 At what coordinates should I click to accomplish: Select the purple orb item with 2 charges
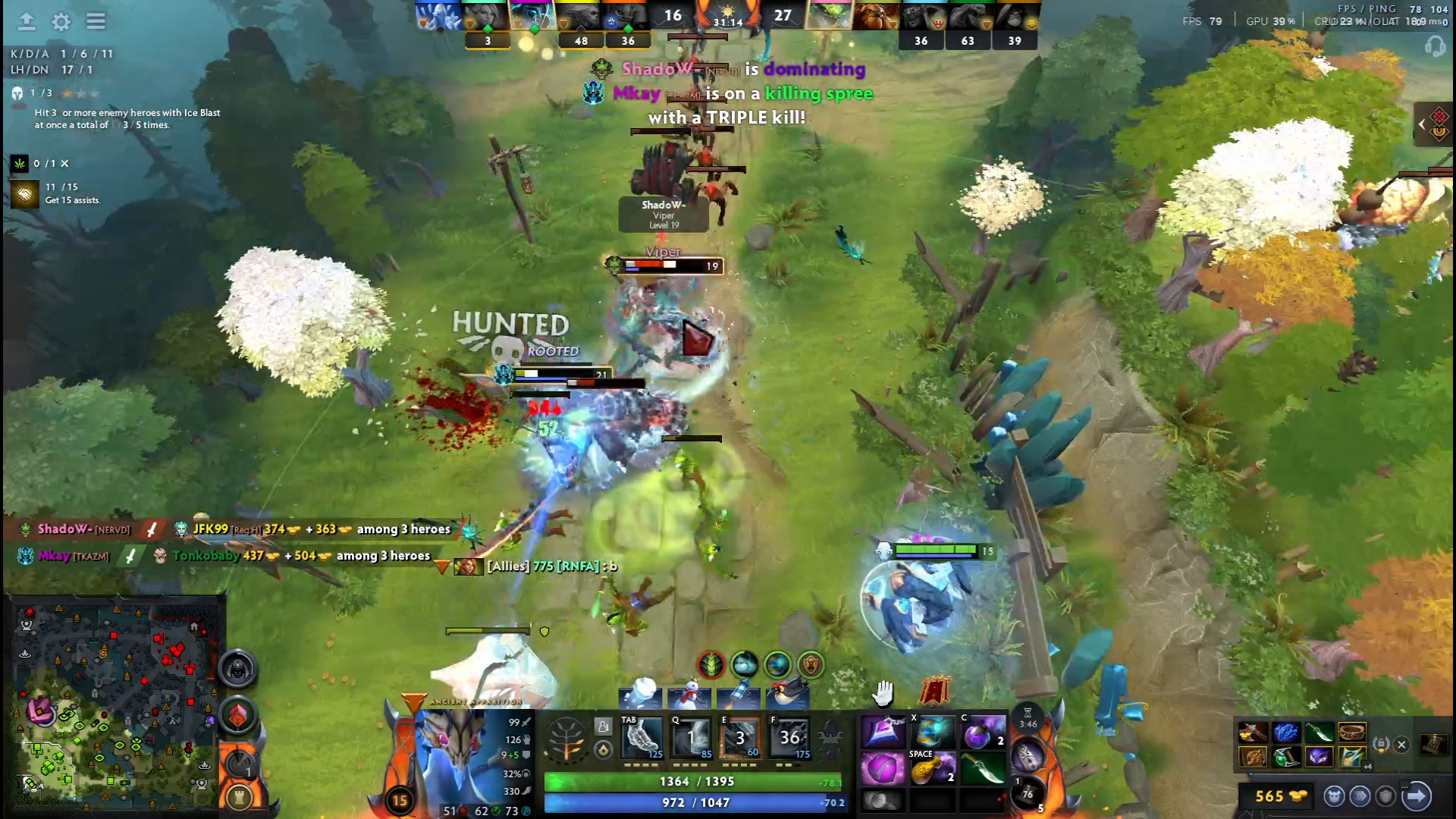click(983, 733)
